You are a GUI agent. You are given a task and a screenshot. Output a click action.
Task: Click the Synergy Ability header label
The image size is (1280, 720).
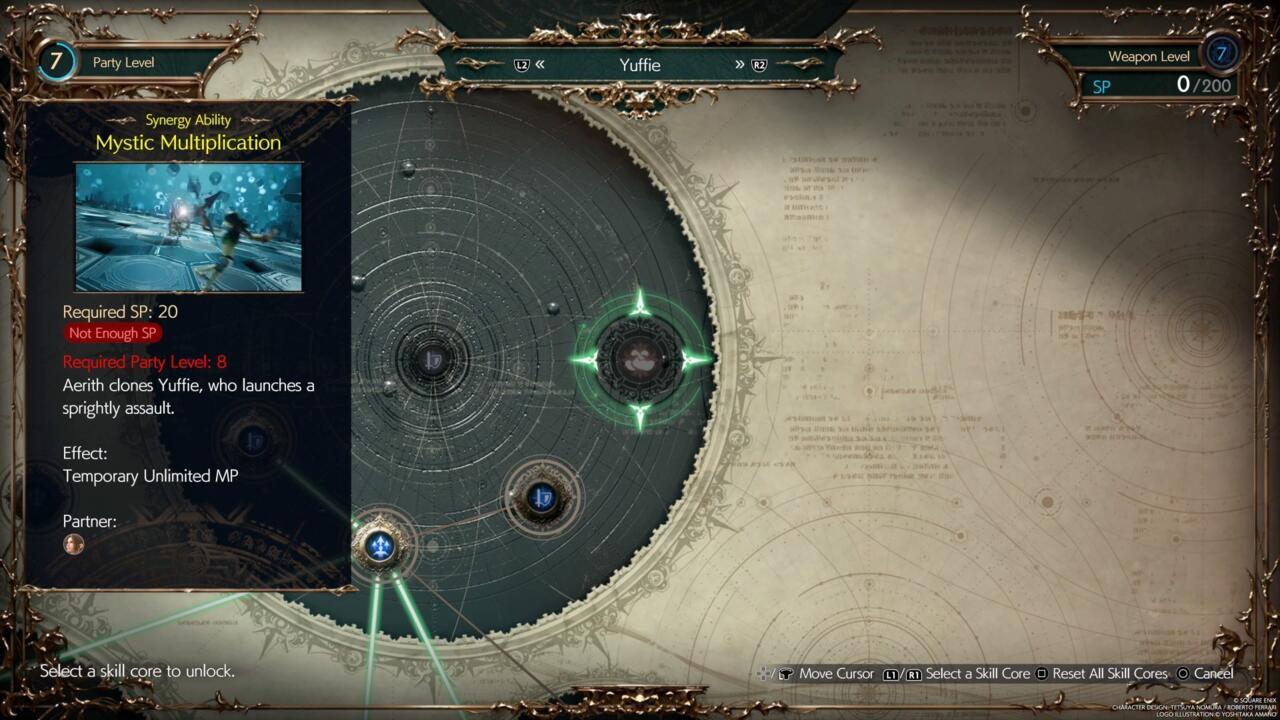click(x=189, y=119)
